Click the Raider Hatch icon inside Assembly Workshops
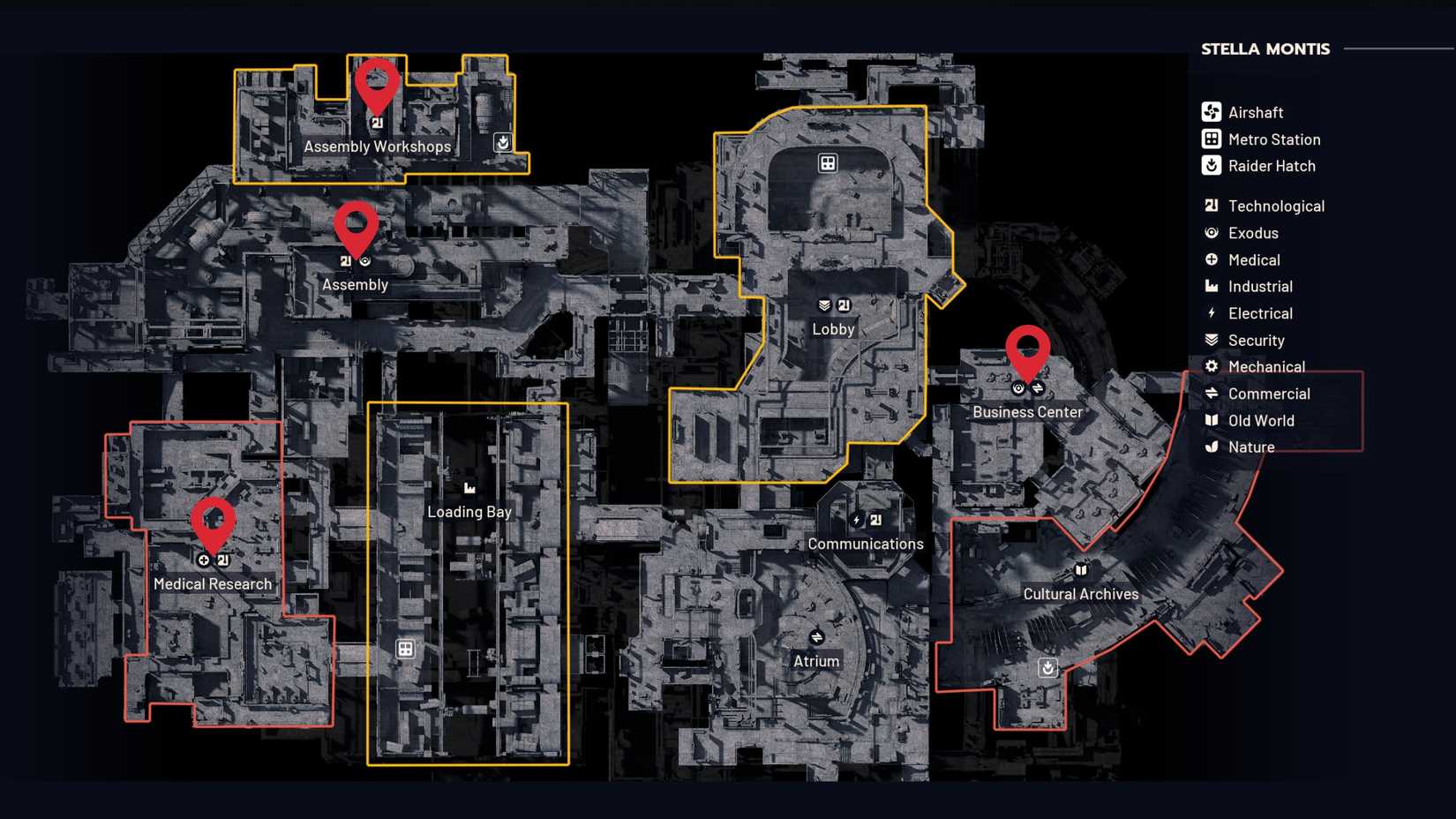 pos(501,141)
